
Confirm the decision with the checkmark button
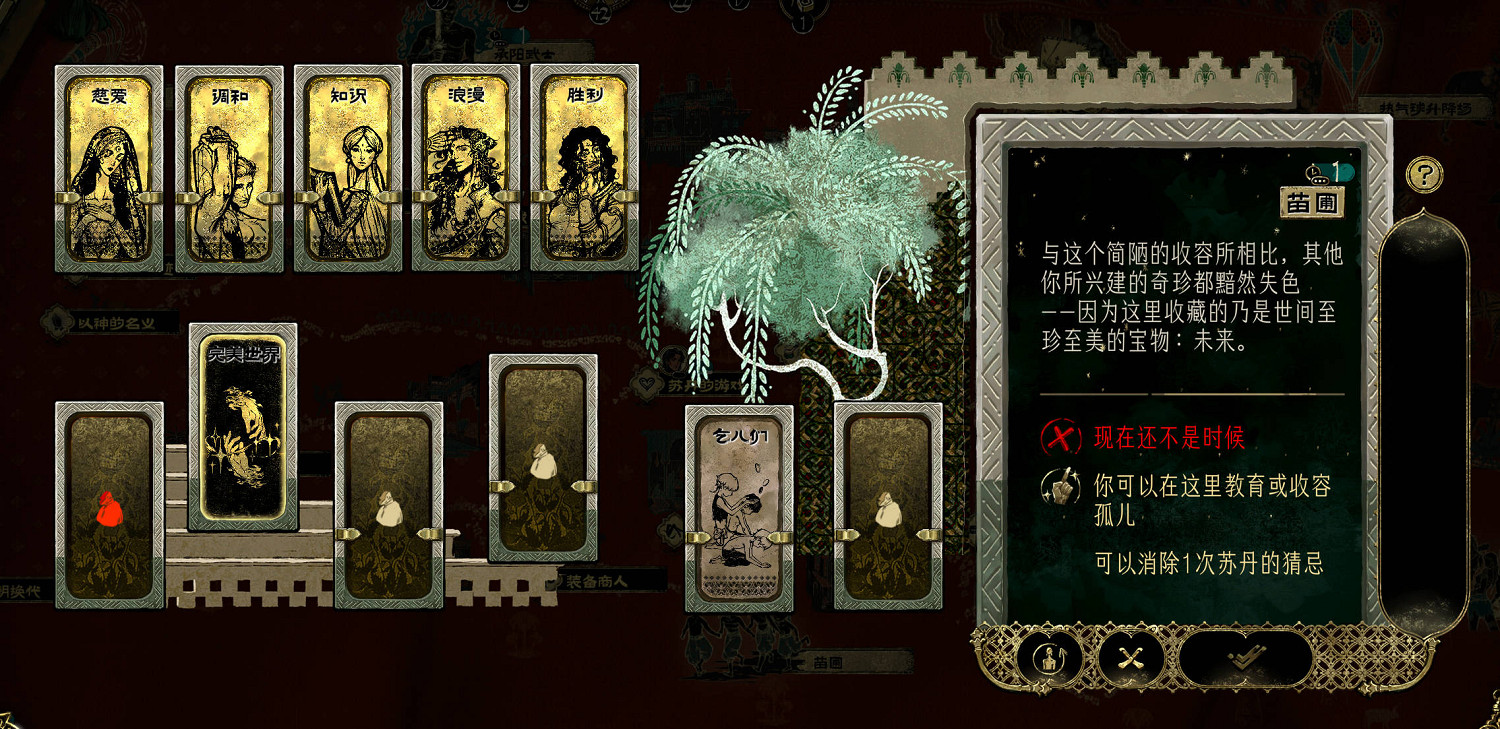pyautogui.click(x=1247, y=657)
